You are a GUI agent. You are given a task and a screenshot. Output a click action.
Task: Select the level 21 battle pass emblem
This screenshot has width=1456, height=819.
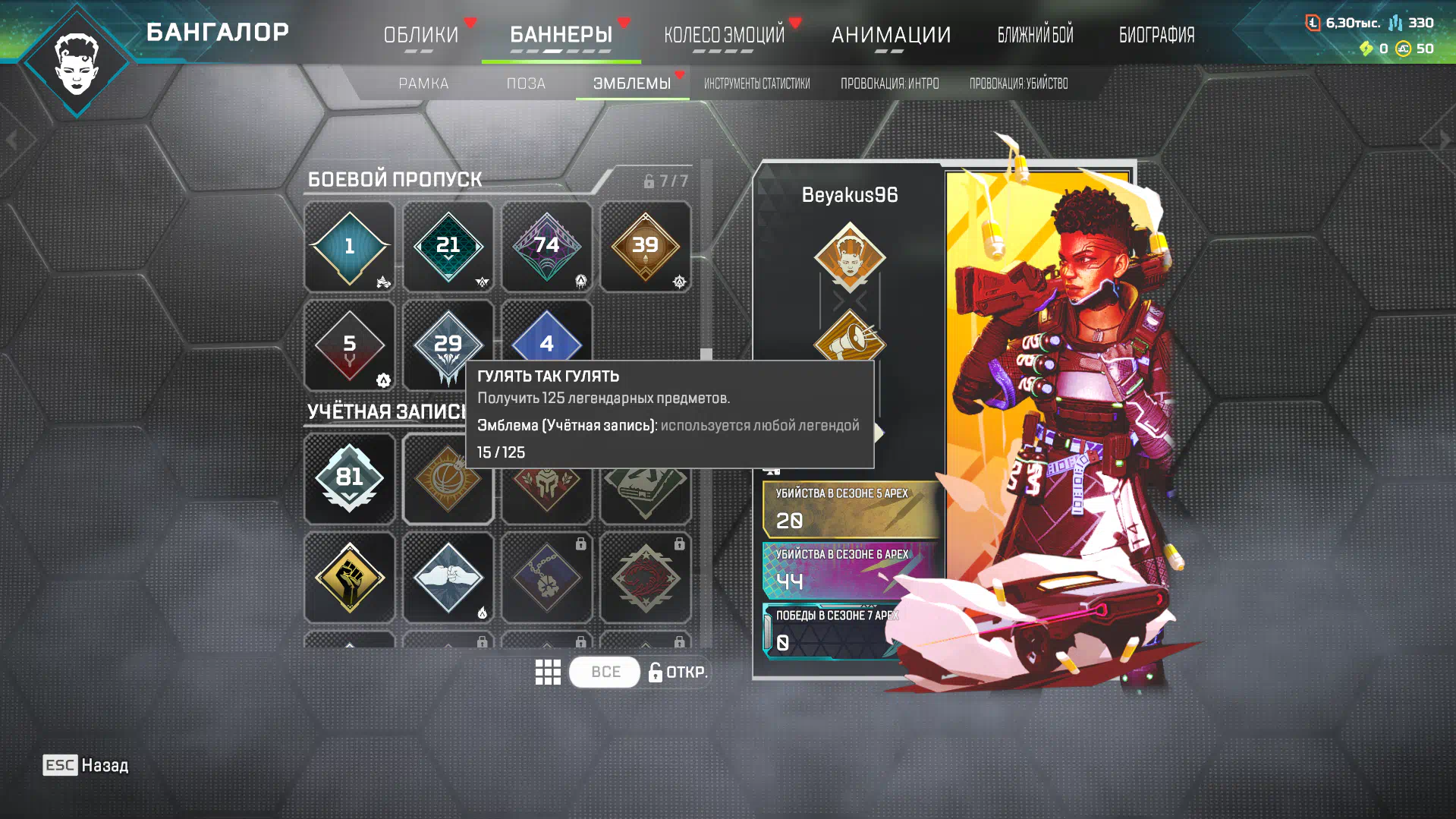pyautogui.click(x=448, y=247)
